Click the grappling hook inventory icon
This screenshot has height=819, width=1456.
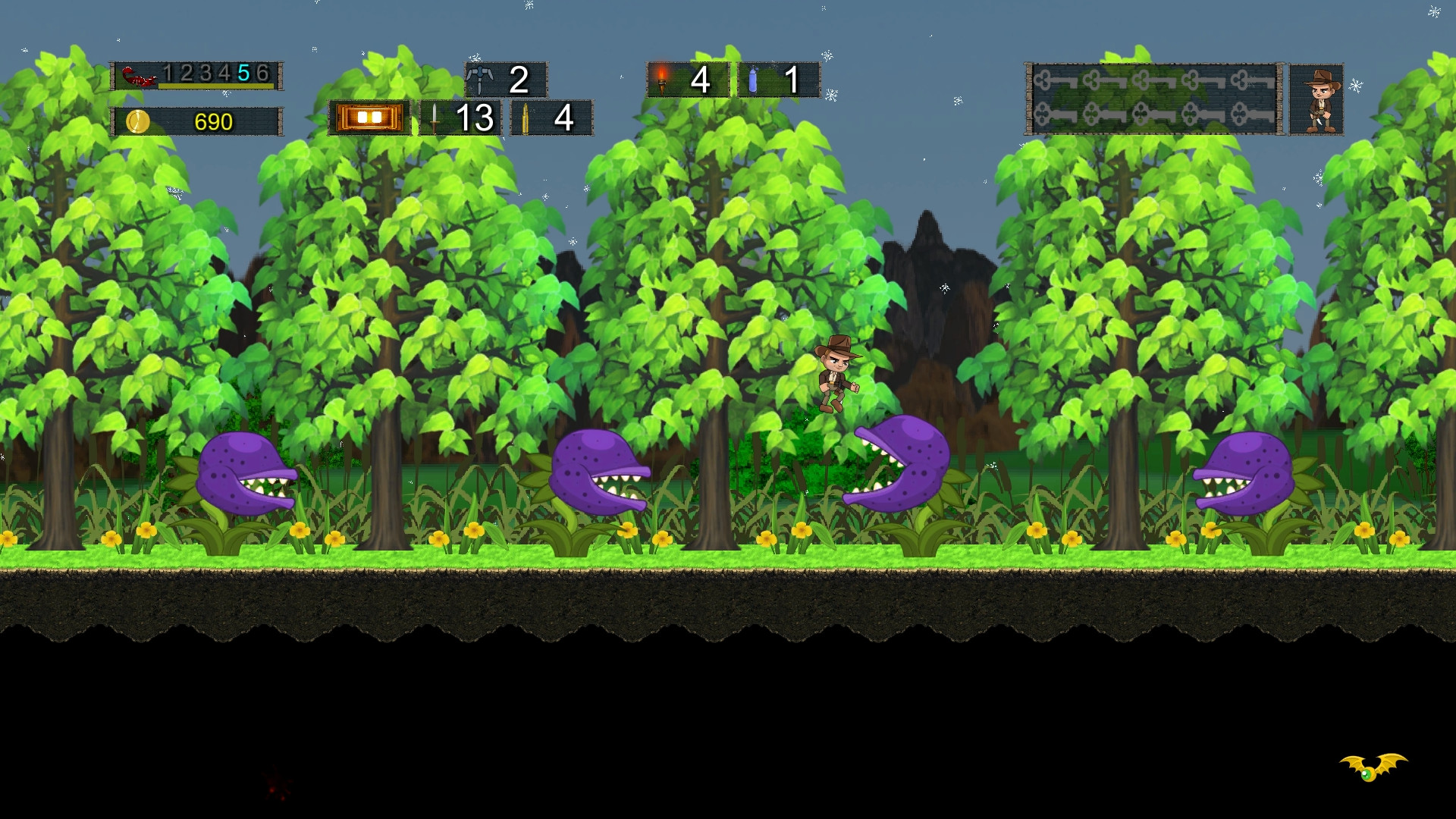click(479, 78)
